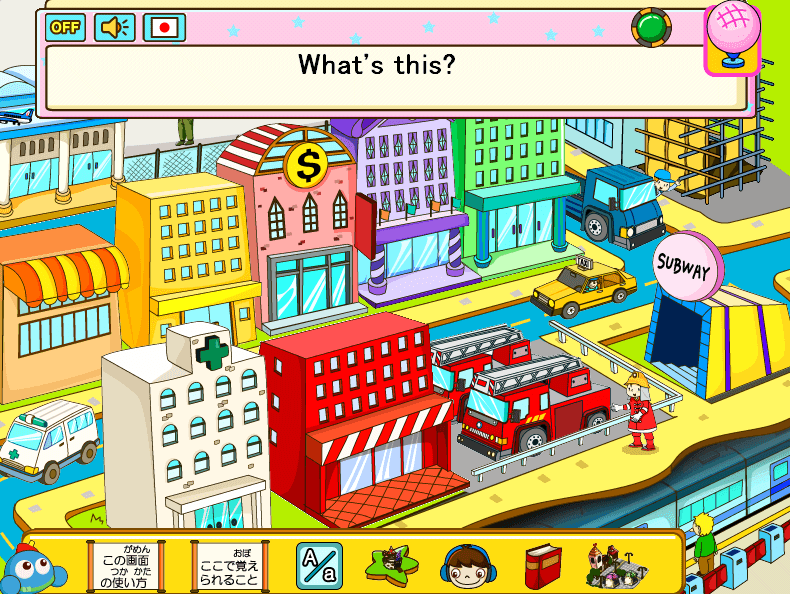Select the small town scene icon
Viewport: 790px width, 594px height.
point(612,565)
